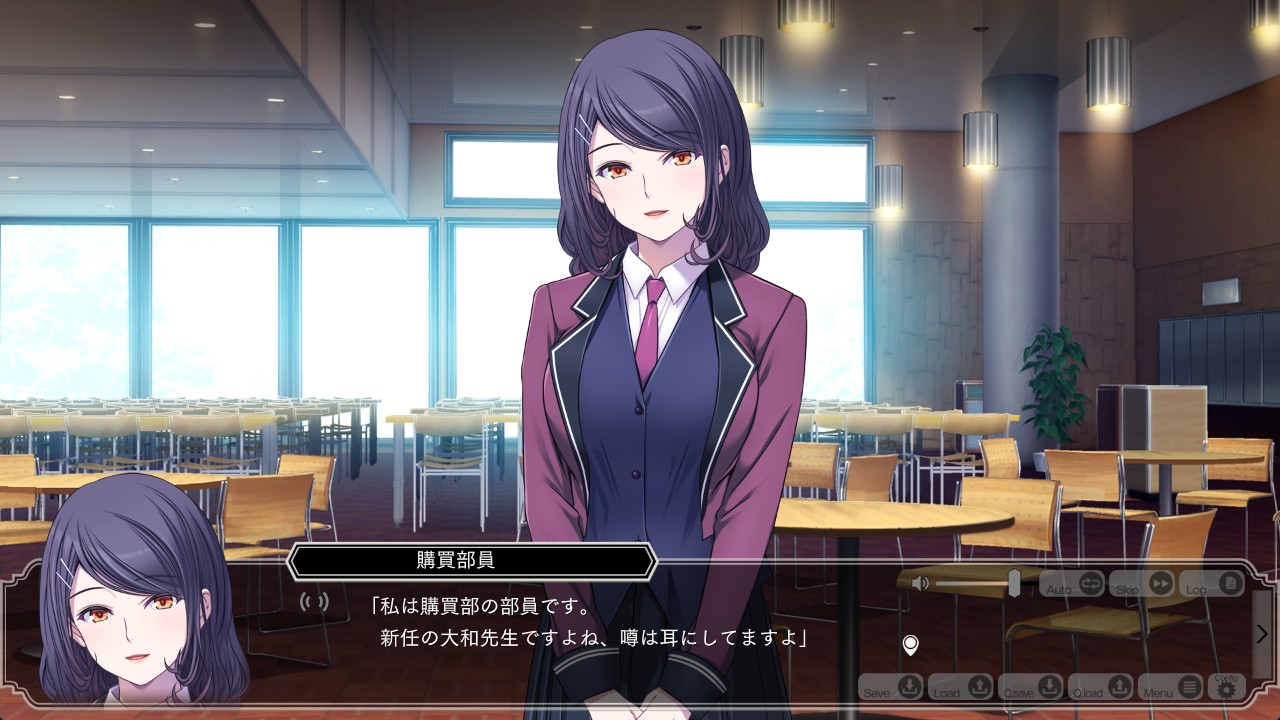Mute voice via the speaker icon
The width and height of the screenshot is (1280, 720).
tap(920, 583)
